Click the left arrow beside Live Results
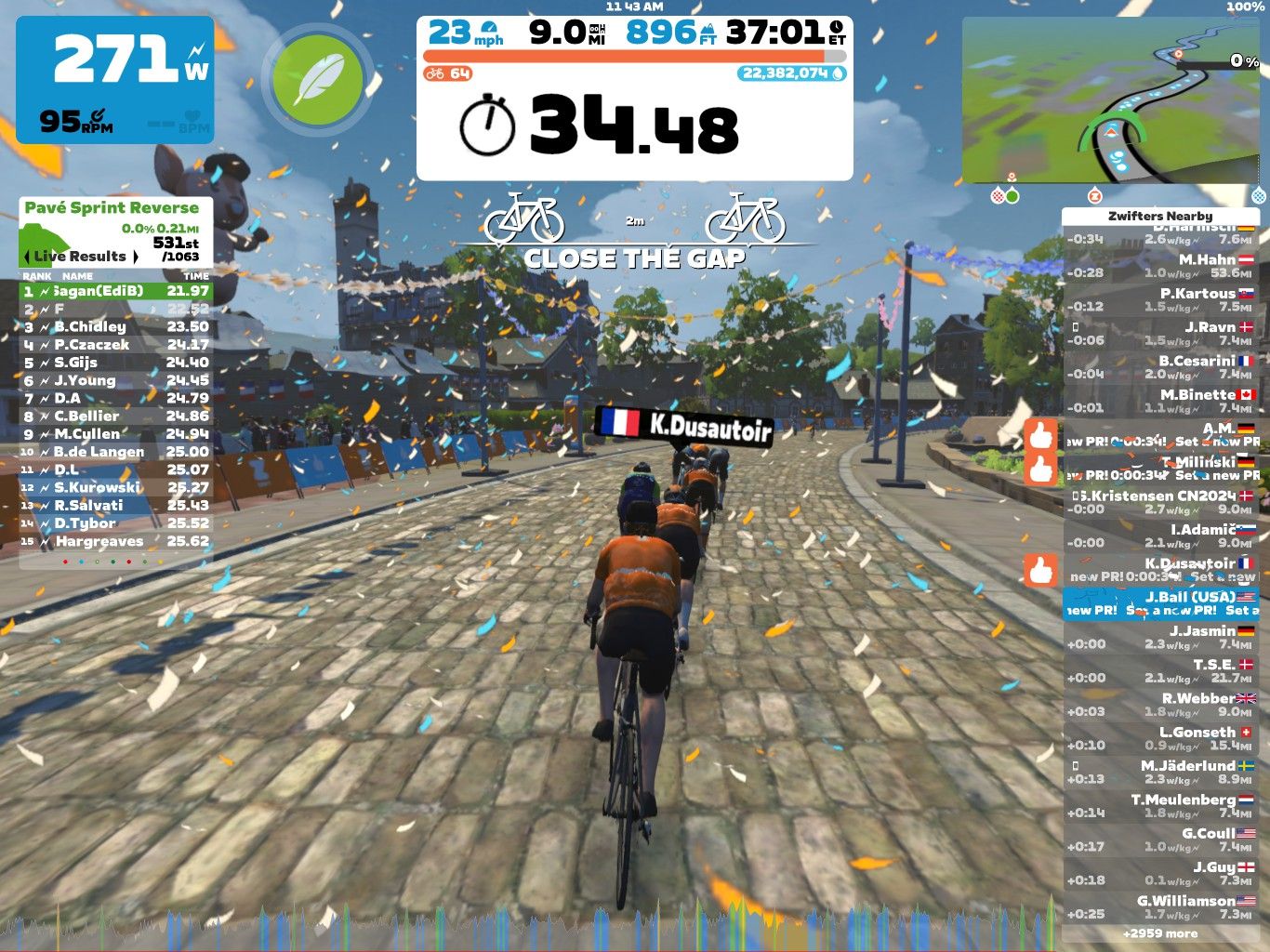The height and width of the screenshot is (952, 1270). 27,257
